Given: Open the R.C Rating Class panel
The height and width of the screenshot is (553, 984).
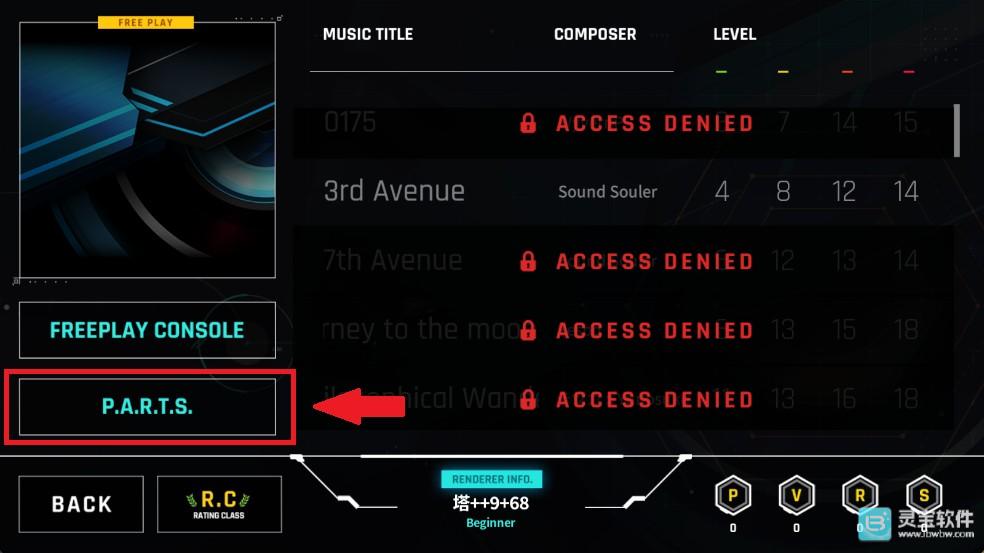Looking at the screenshot, I should [219, 504].
